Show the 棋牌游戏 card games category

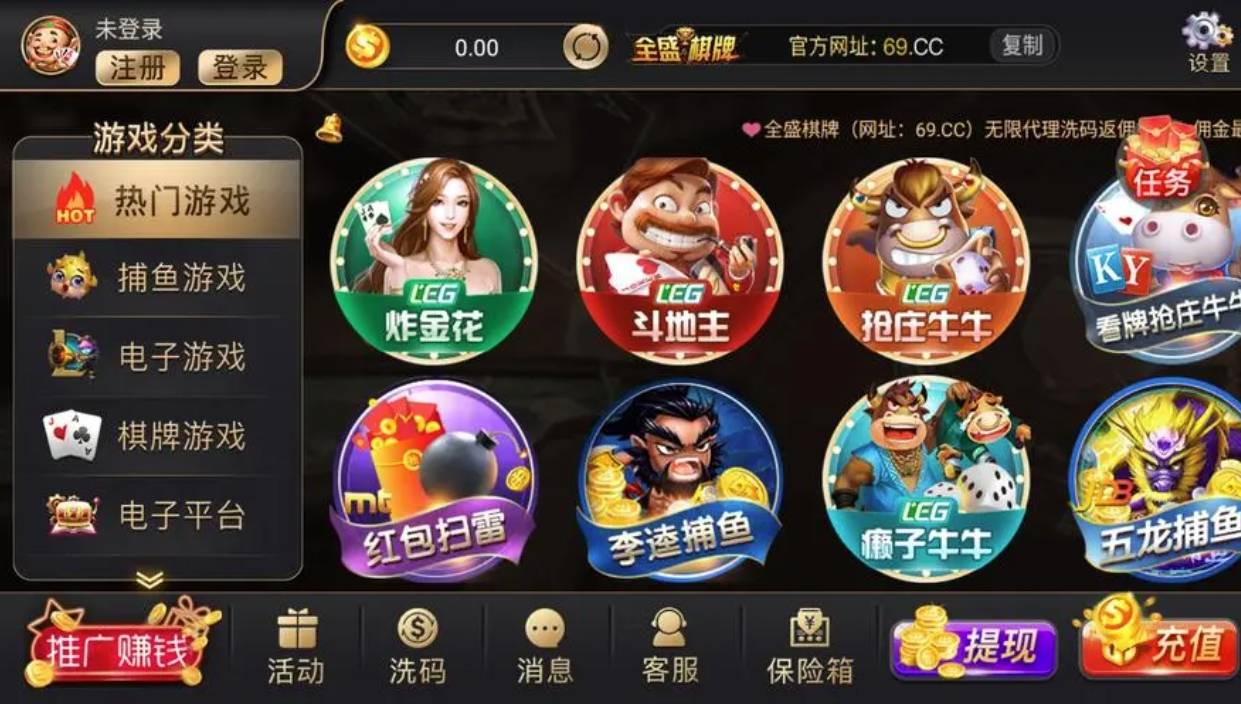pyautogui.click(x=158, y=436)
